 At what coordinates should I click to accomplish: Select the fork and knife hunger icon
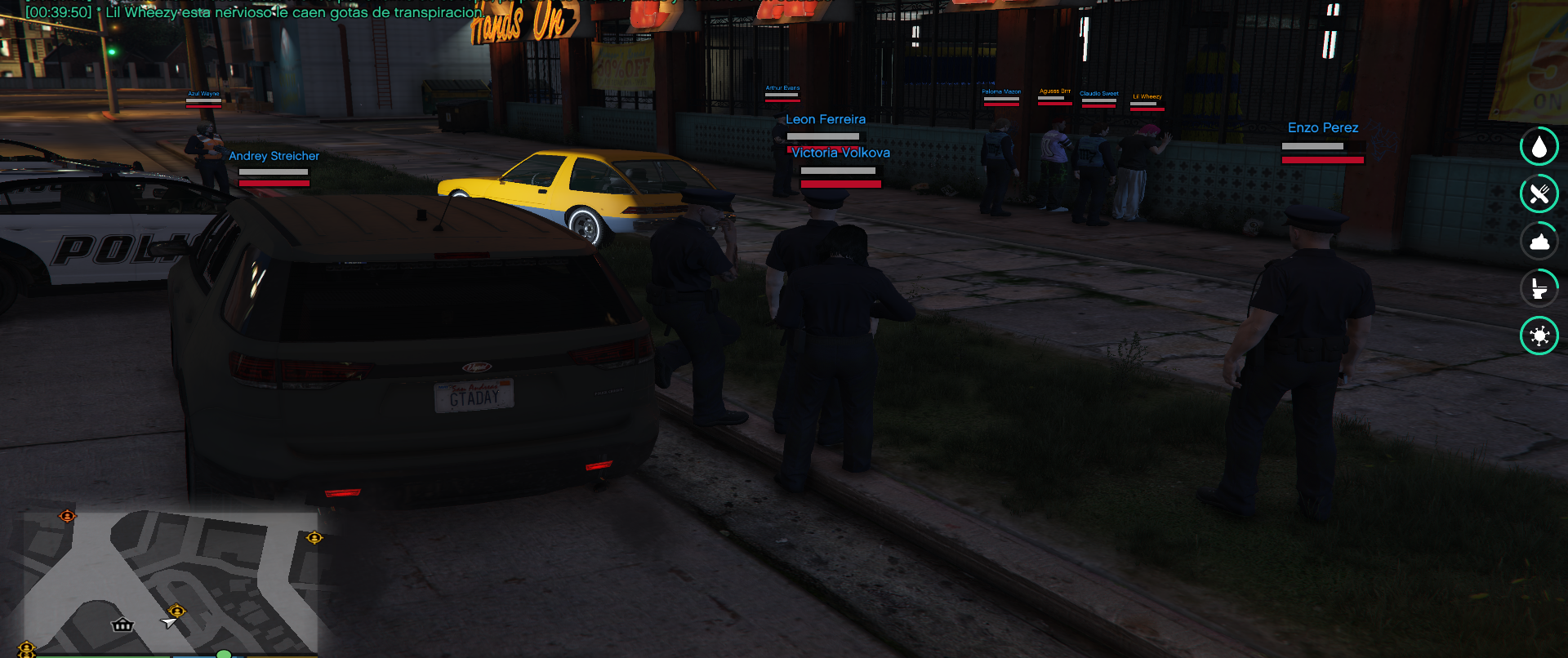(x=1539, y=194)
